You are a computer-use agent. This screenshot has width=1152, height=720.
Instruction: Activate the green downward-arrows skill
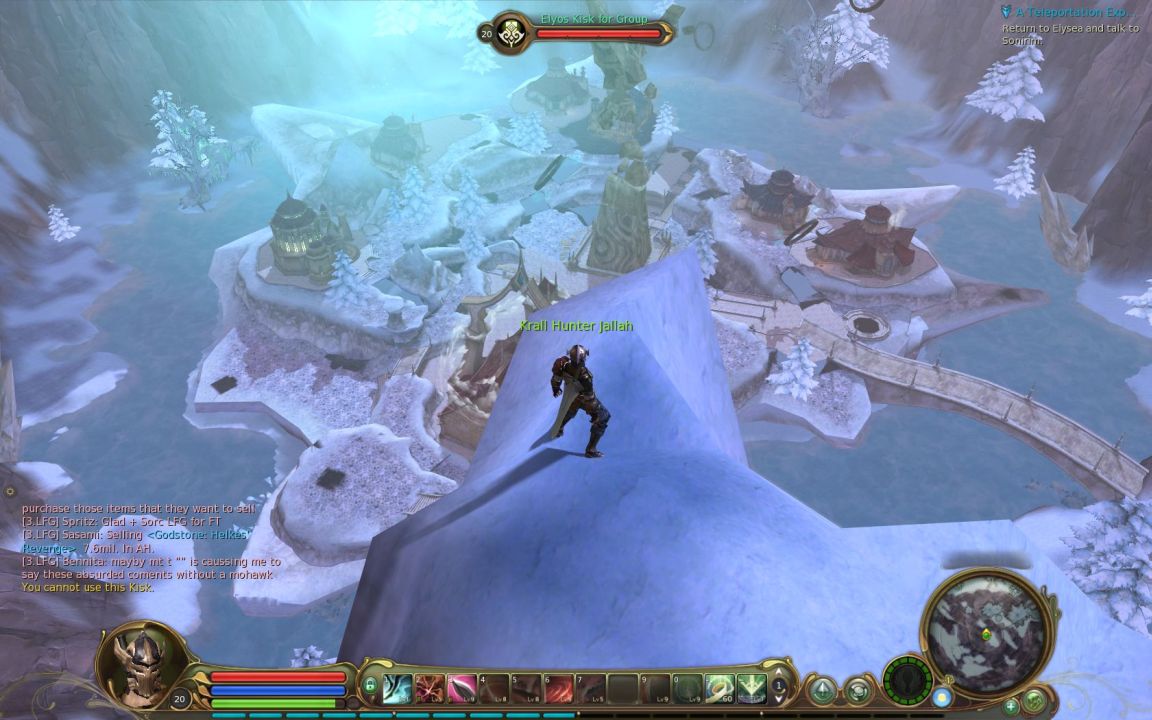pyautogui.click(x=752, y=687)
